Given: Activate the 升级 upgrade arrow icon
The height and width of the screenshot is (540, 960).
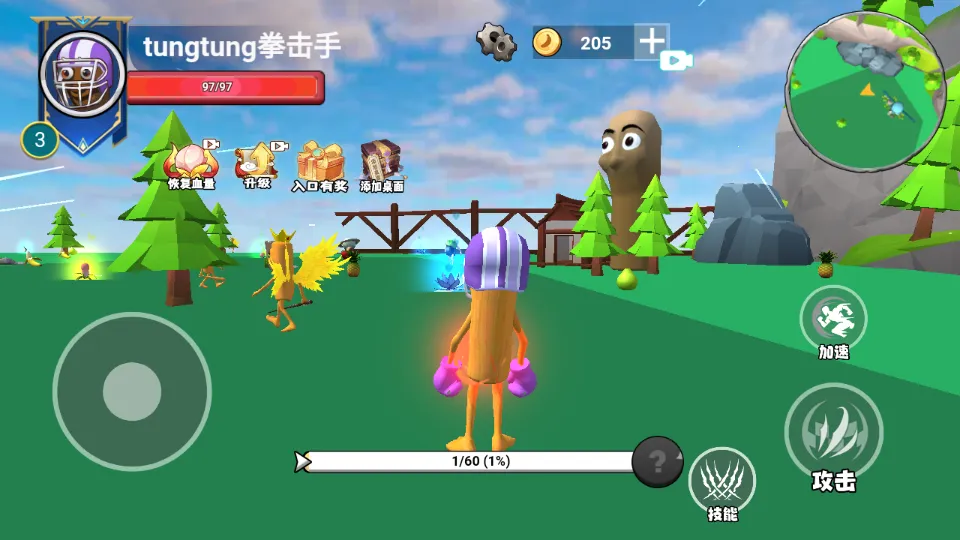Looking at the screenshot, I should (x=257, y=161).
